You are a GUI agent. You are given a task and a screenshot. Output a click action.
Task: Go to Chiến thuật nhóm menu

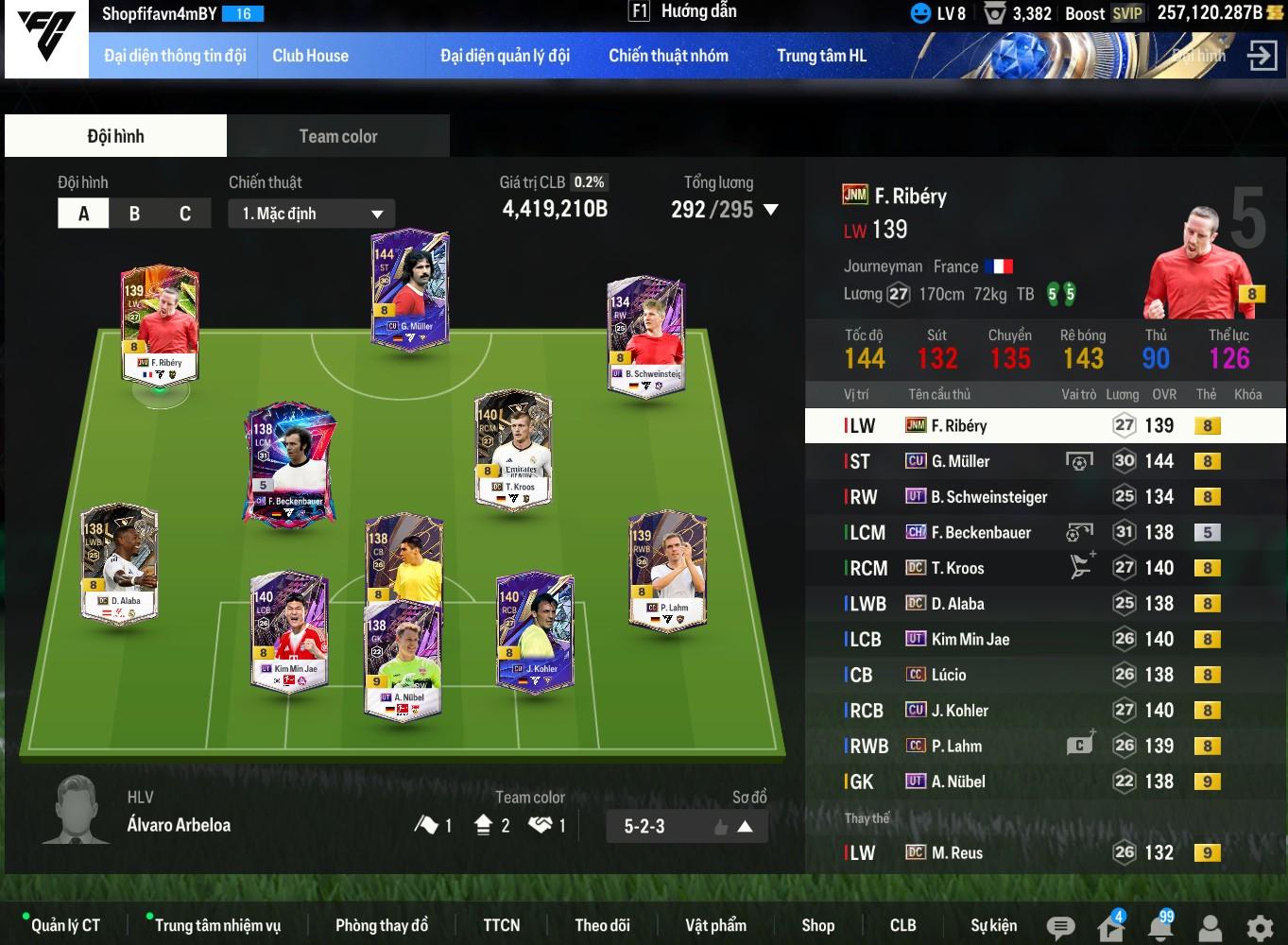(668, 56)
